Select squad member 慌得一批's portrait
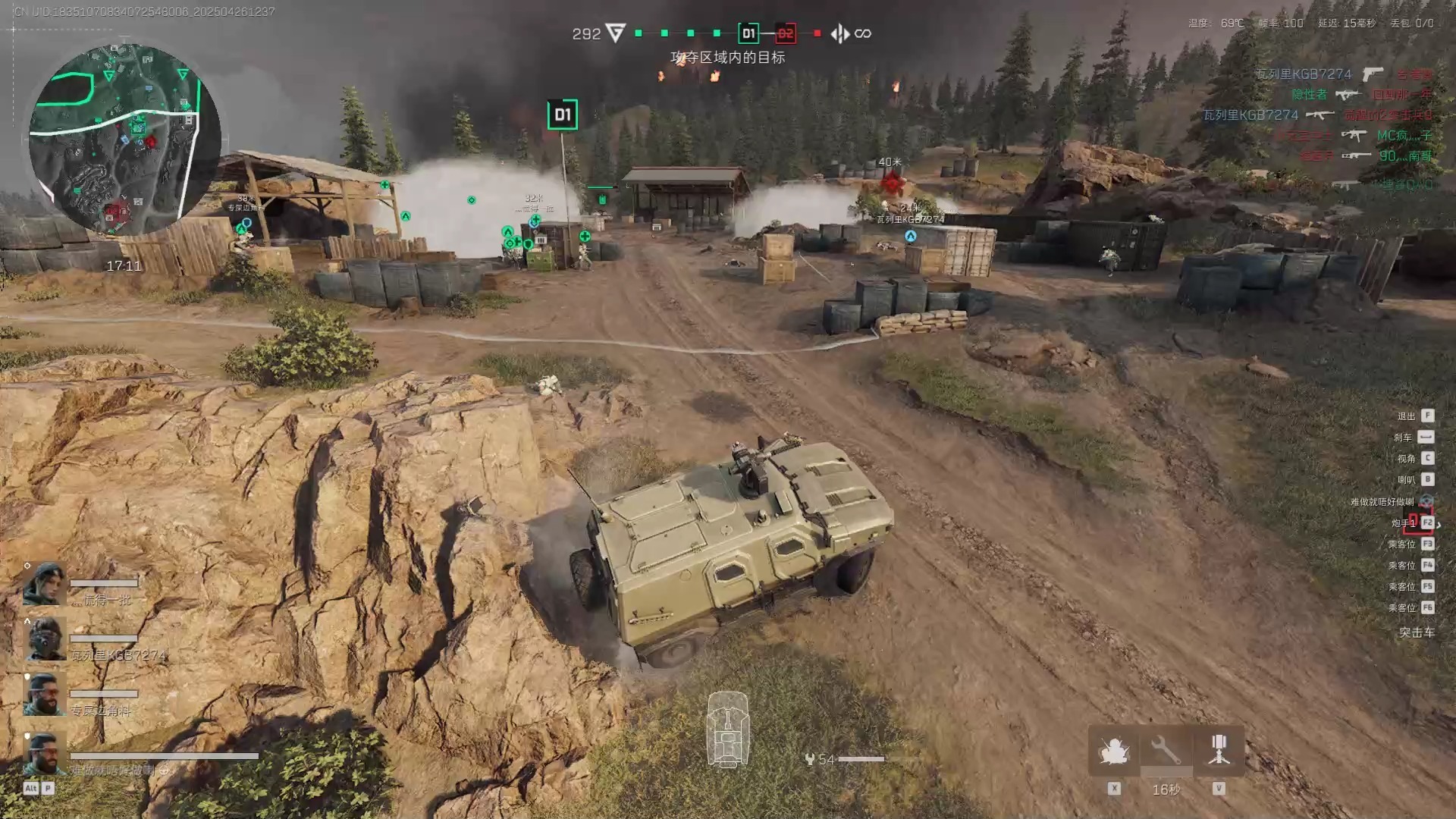 (45, 584)
